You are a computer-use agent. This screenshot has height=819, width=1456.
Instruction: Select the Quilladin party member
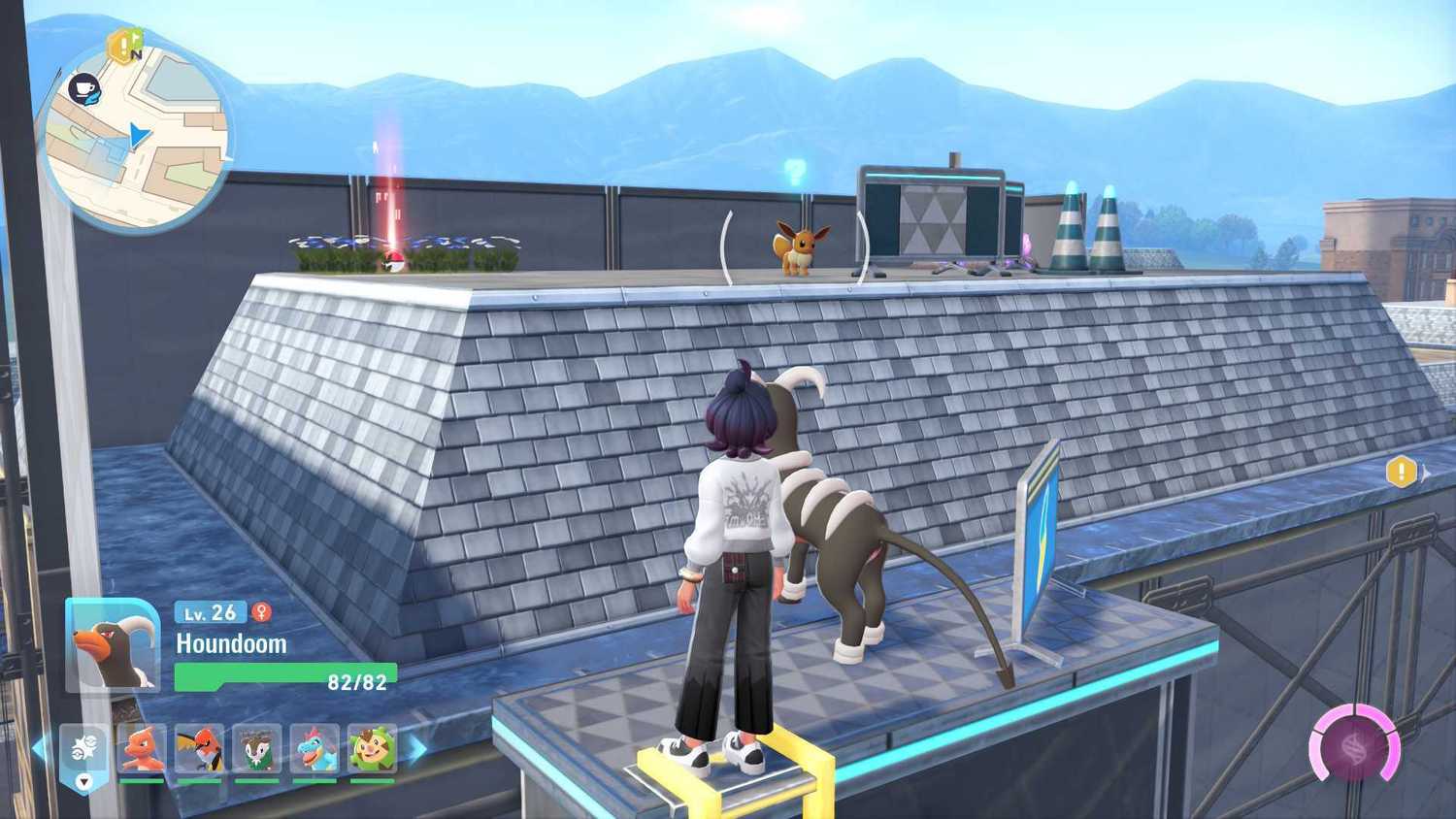[371, 749]
